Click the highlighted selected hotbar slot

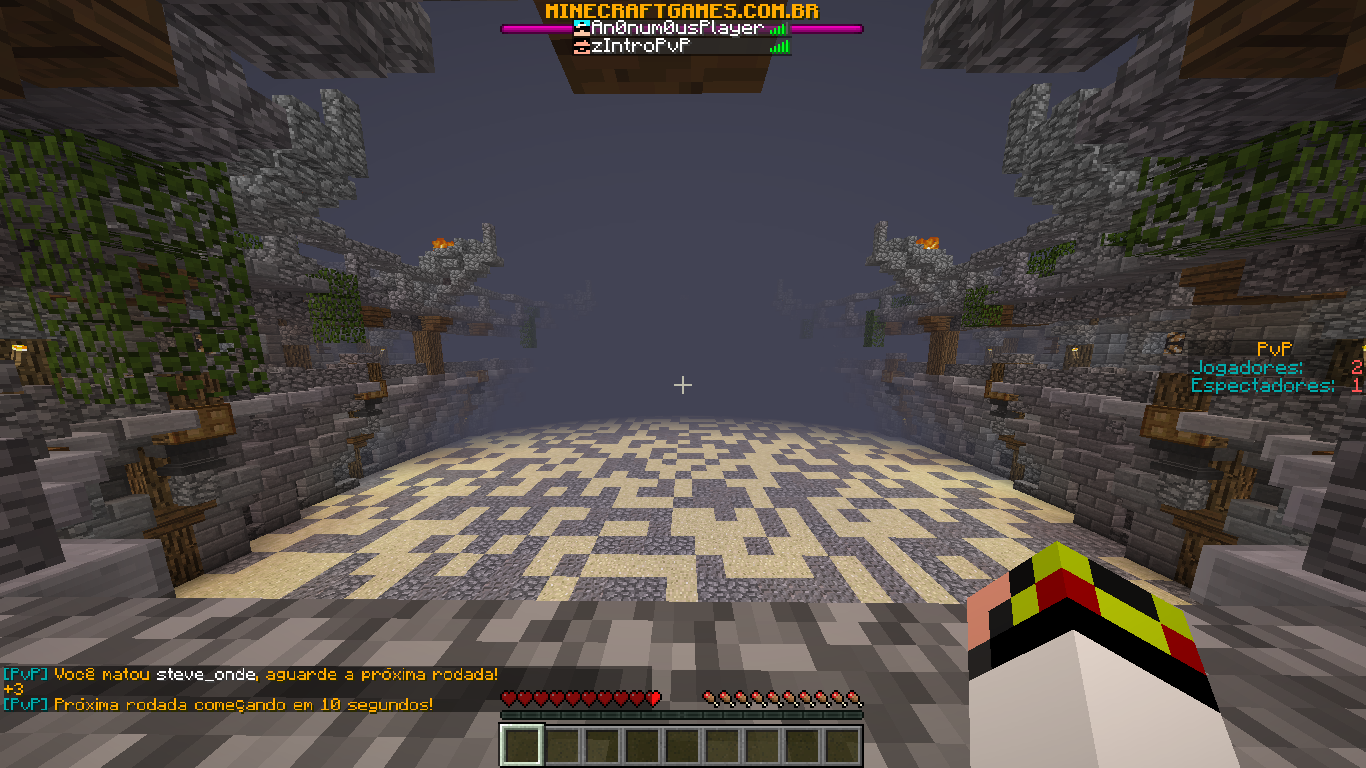(x=521, y=745)
